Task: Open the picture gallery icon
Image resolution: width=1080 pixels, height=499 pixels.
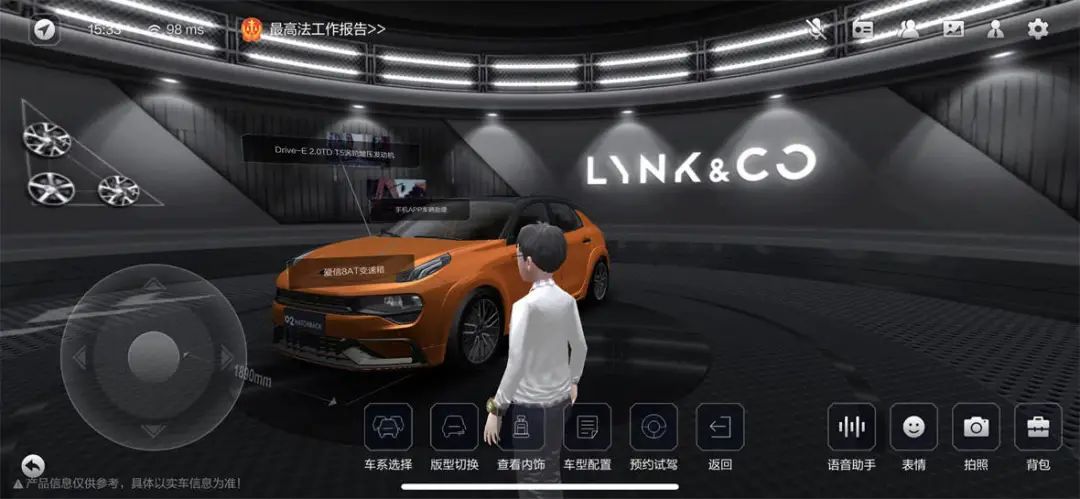Action: coord(953,29)
